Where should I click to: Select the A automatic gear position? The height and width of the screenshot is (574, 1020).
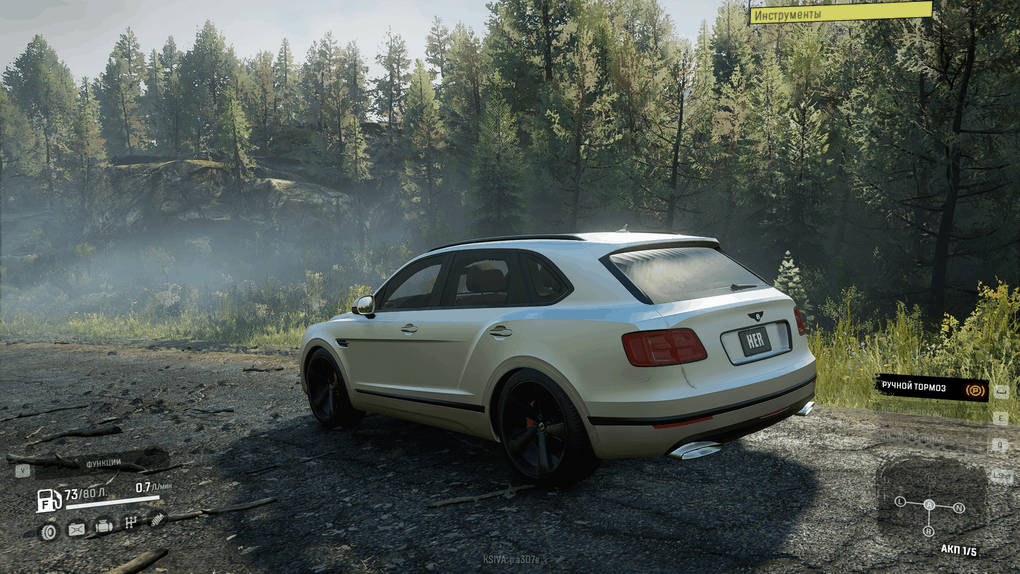pos(929,505)
